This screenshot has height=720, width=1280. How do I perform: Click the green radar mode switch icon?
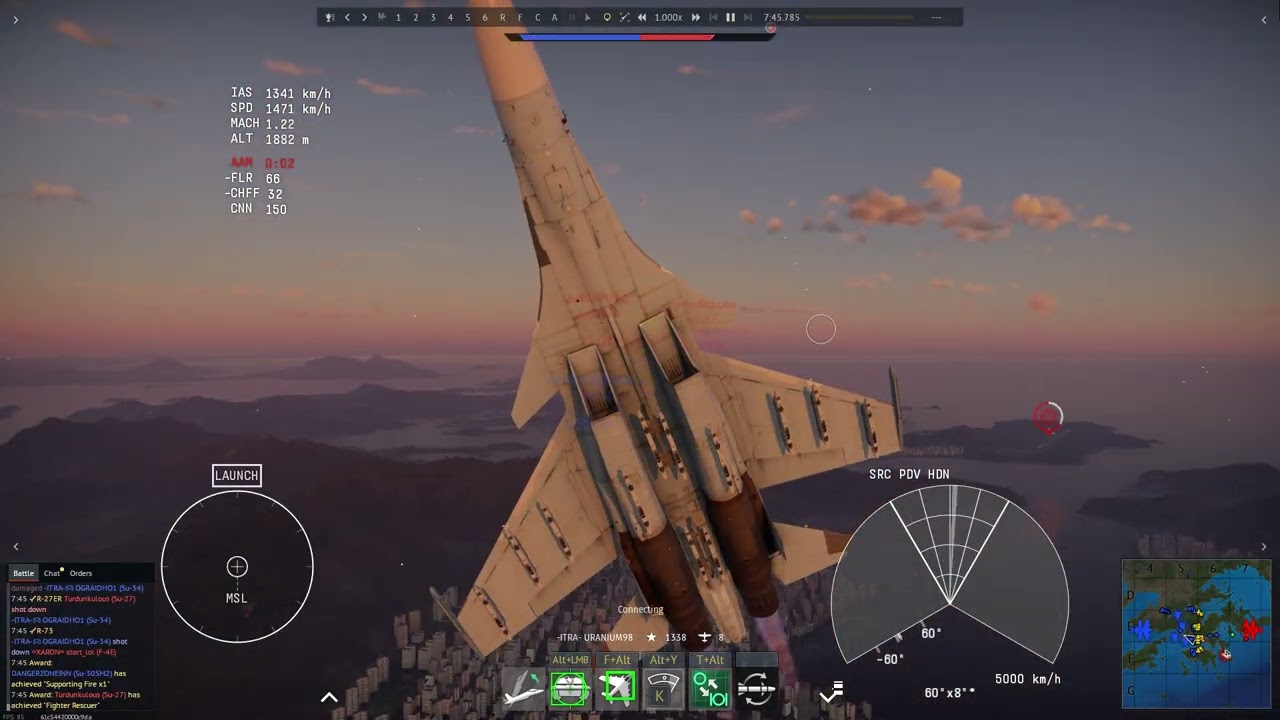pos(710,689)
